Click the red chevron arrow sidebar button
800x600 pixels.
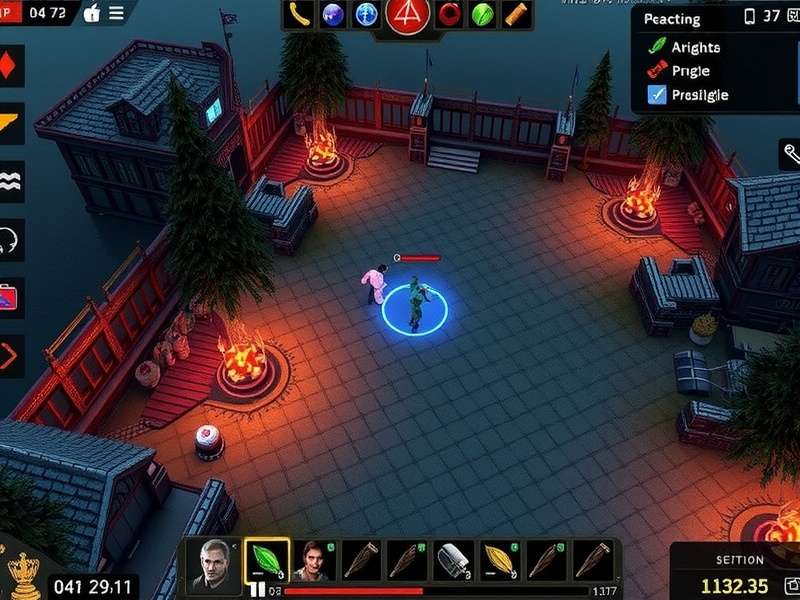coord(11,354)
